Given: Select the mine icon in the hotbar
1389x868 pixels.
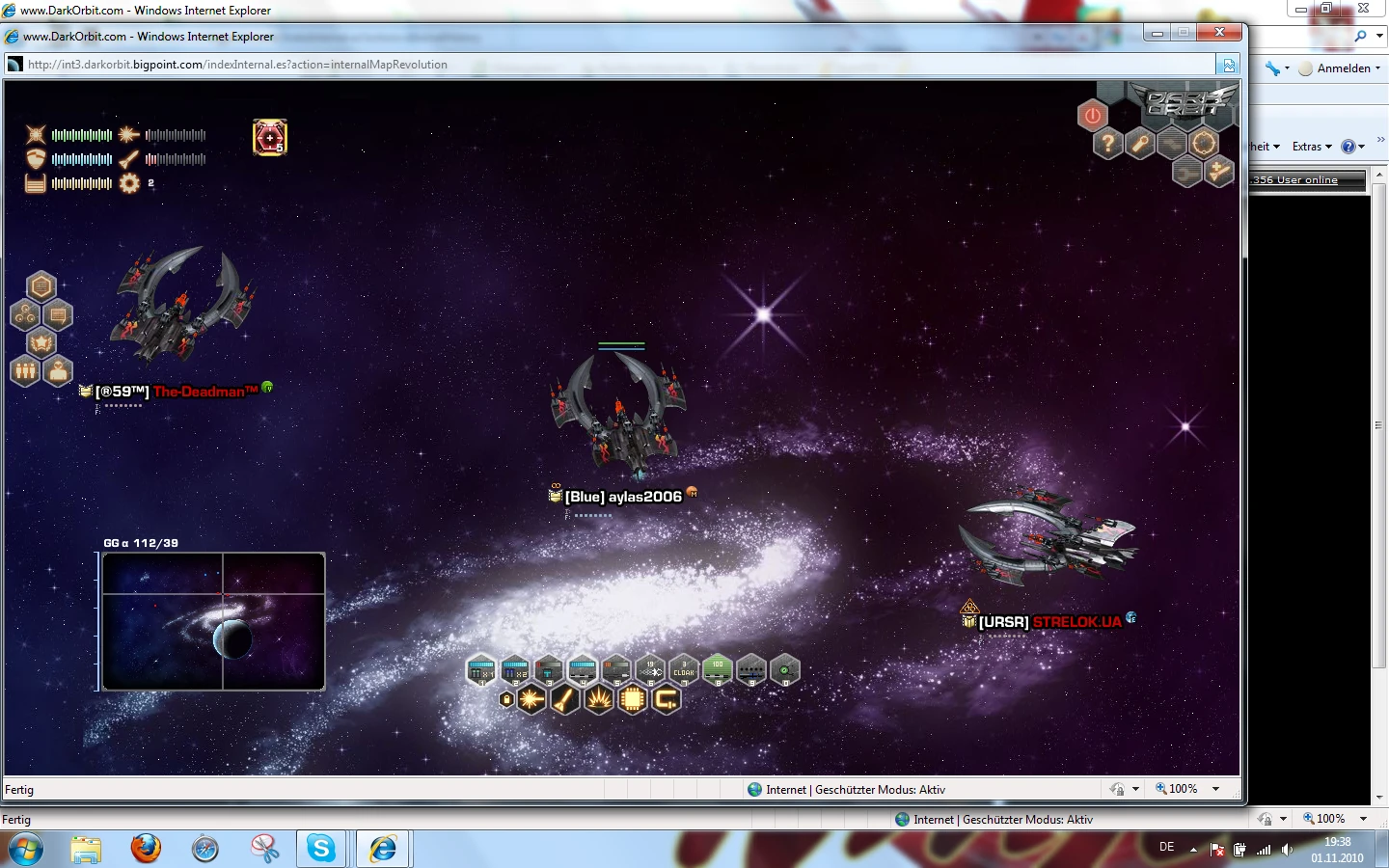Looking at the screenshot, I should pos(599,699).
